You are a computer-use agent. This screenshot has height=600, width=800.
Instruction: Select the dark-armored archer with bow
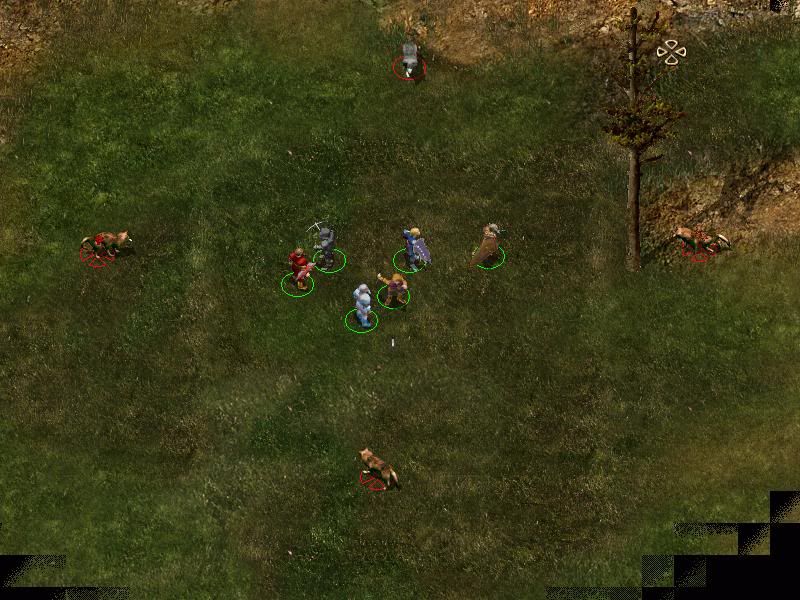325,246
